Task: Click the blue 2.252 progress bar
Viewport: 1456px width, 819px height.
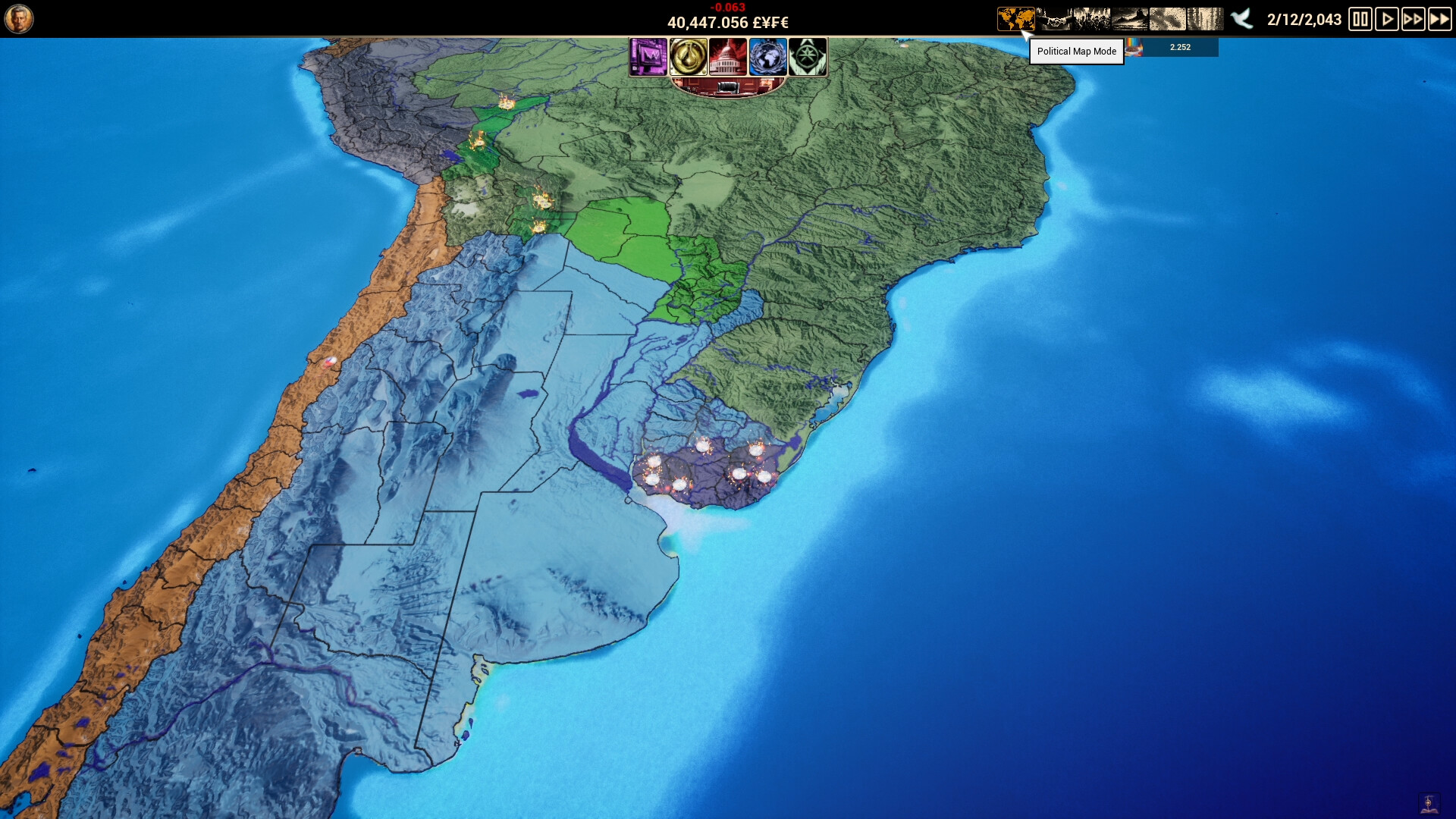Action: 1181,47
